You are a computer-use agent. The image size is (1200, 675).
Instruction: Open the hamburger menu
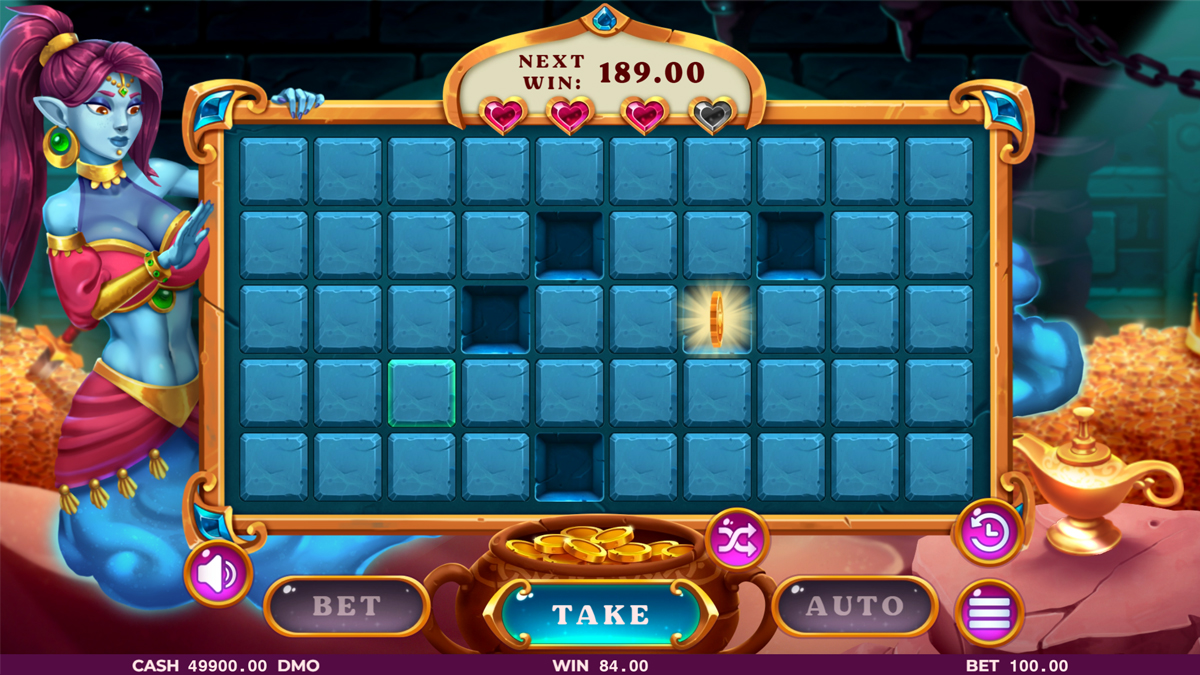click(x=989, y=611)
